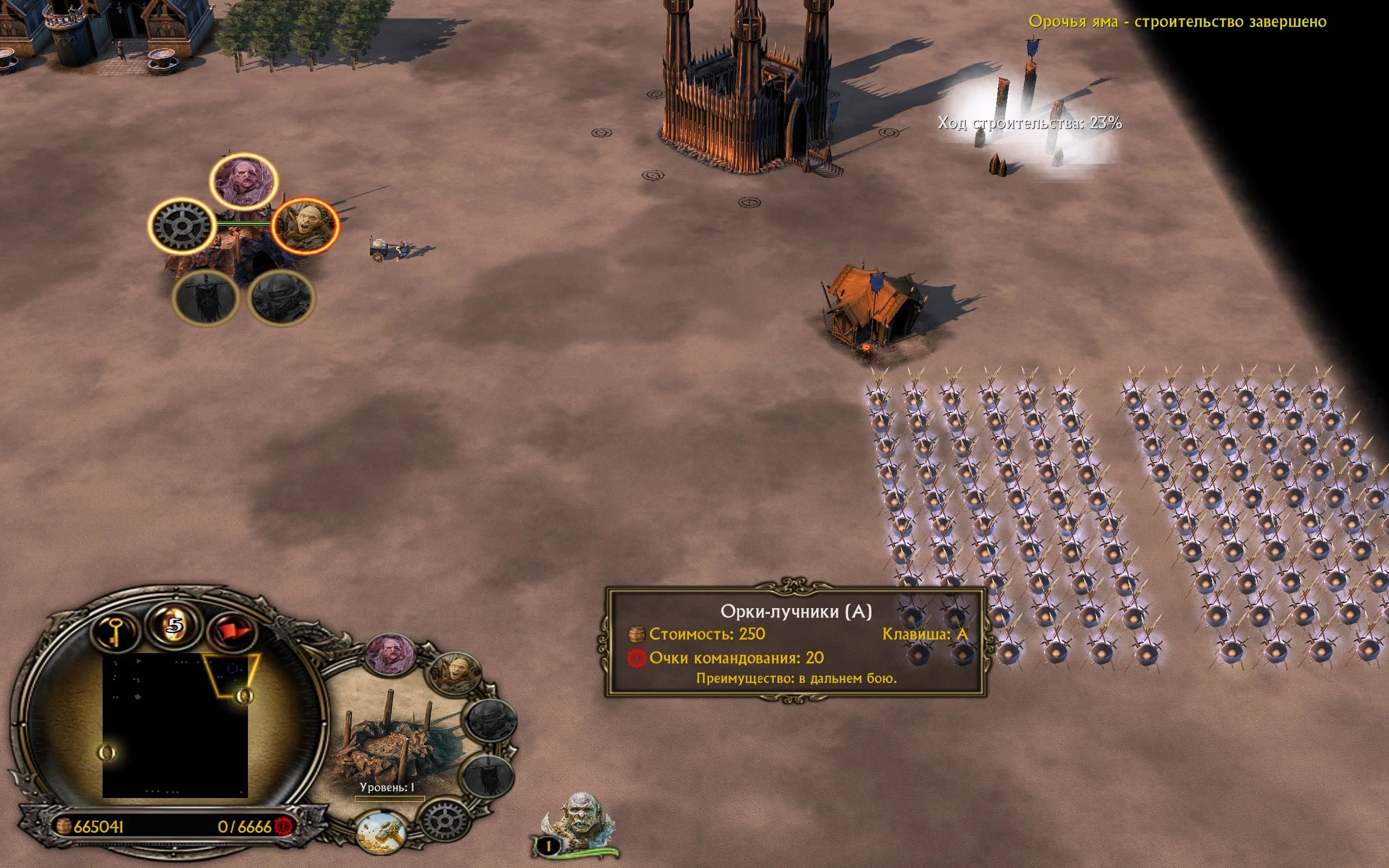
Task: Click the golden hammer icon in the bottom panel
Action: (x=380, y=832)
